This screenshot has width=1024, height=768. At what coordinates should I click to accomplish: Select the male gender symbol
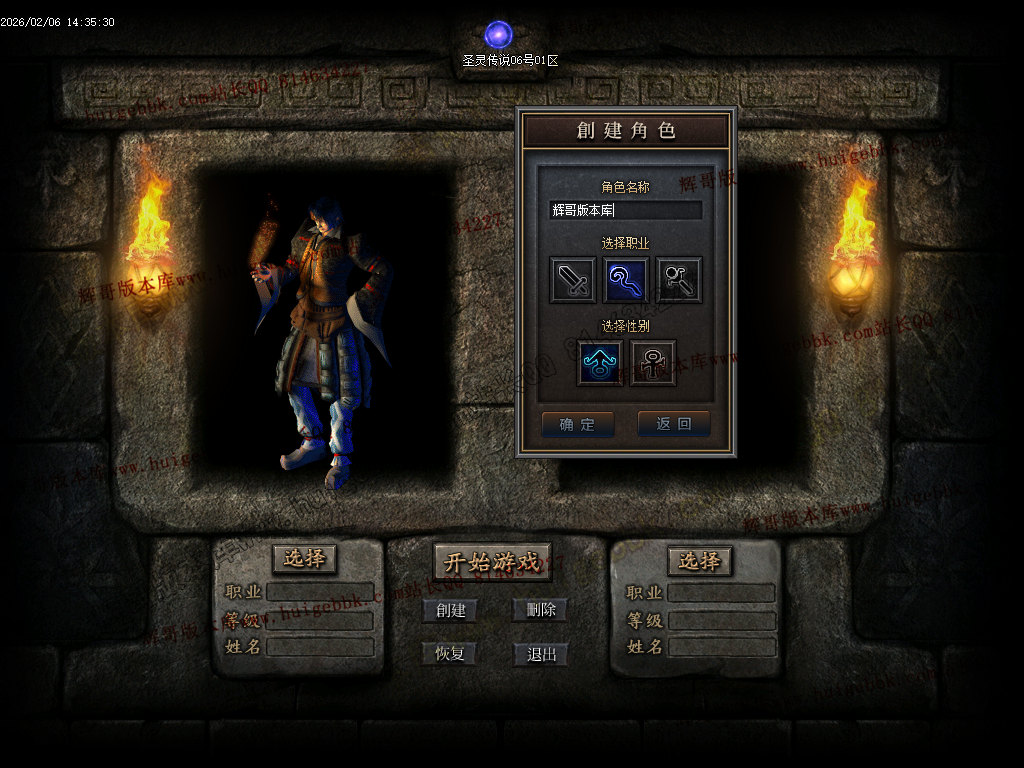pyautogui.click(x=600, y=362)
